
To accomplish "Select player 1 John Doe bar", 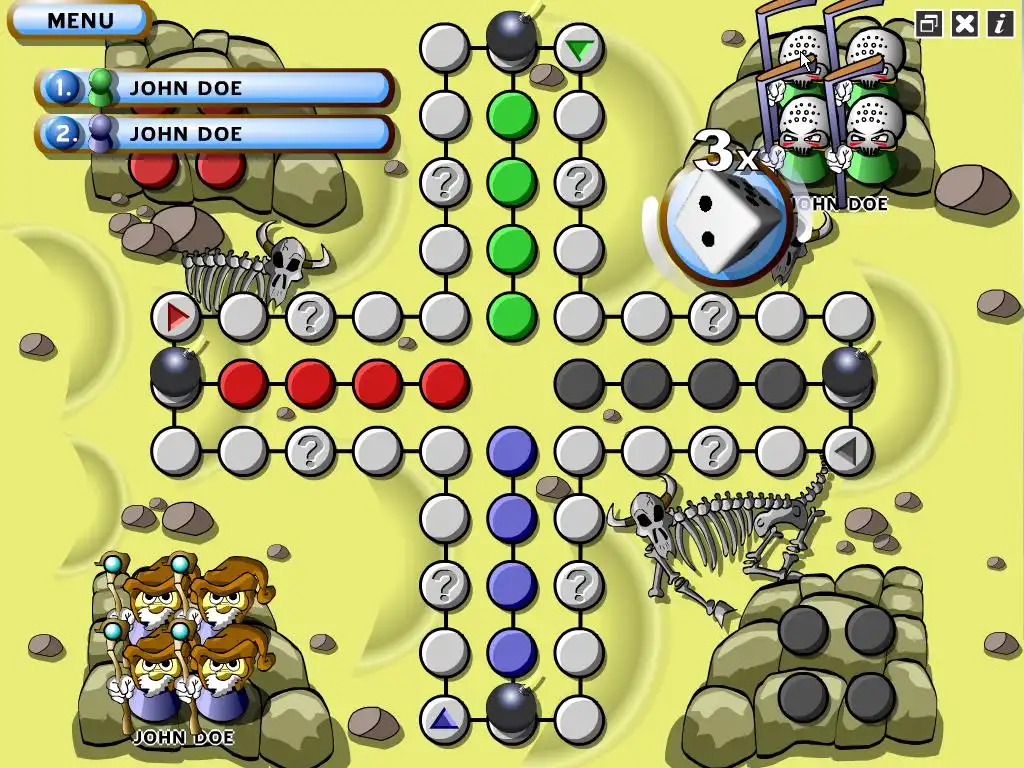I will click(x=215, y=88).
